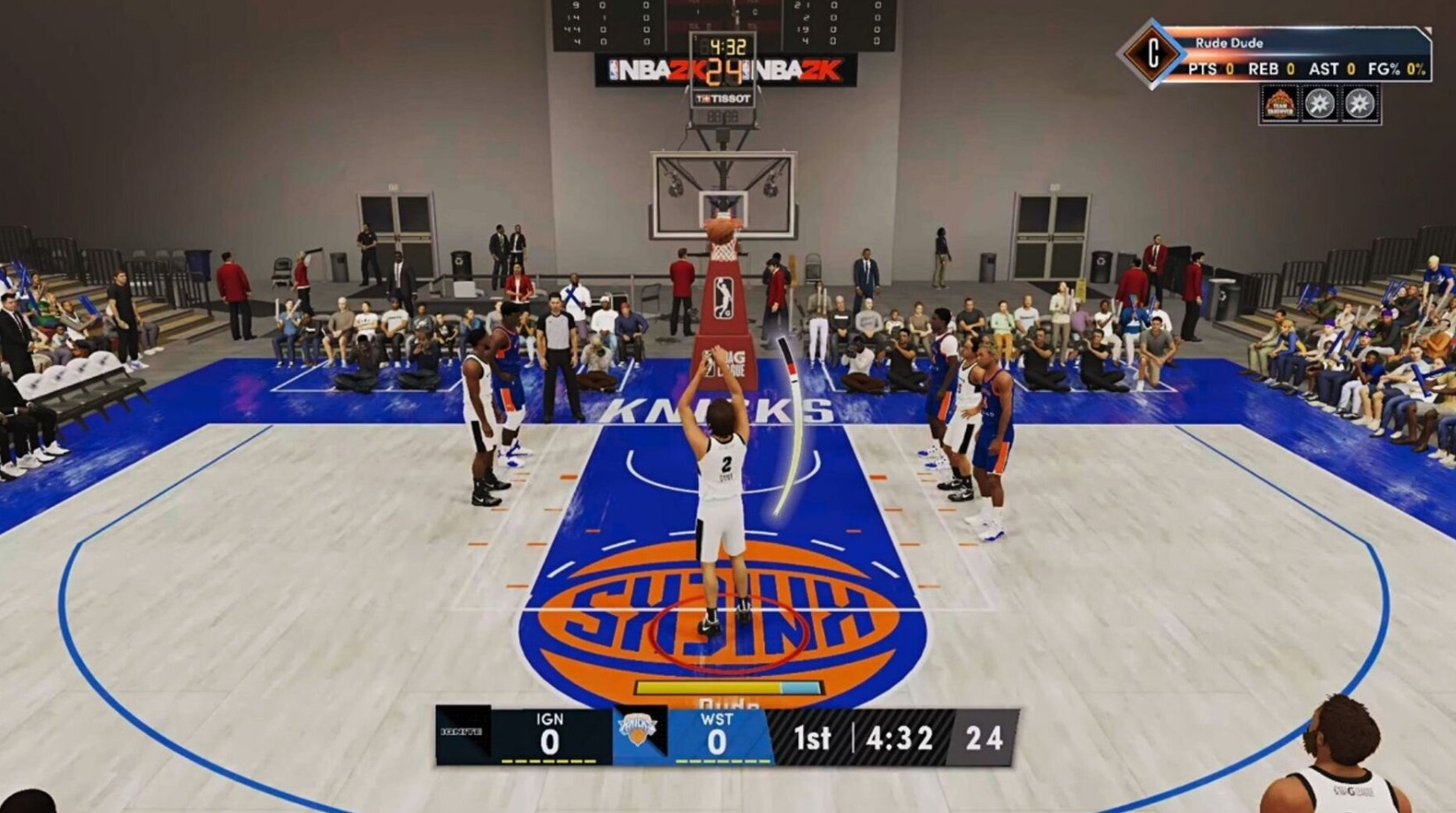Click the Ignite logo on the score banner
The image size is (1456, 813).
point(461,731)
